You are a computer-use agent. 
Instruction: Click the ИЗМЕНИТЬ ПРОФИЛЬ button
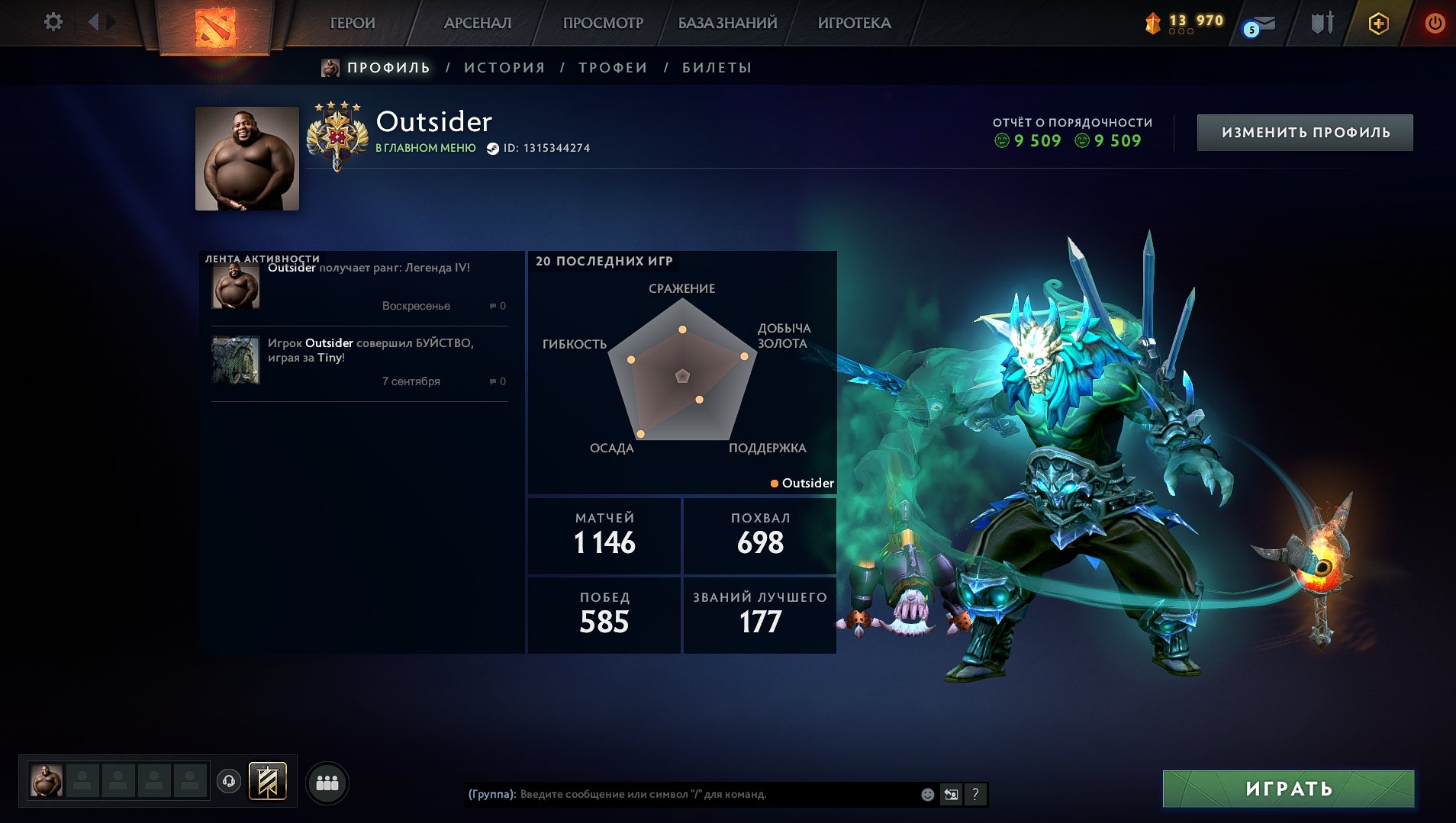pos(1305,131)
